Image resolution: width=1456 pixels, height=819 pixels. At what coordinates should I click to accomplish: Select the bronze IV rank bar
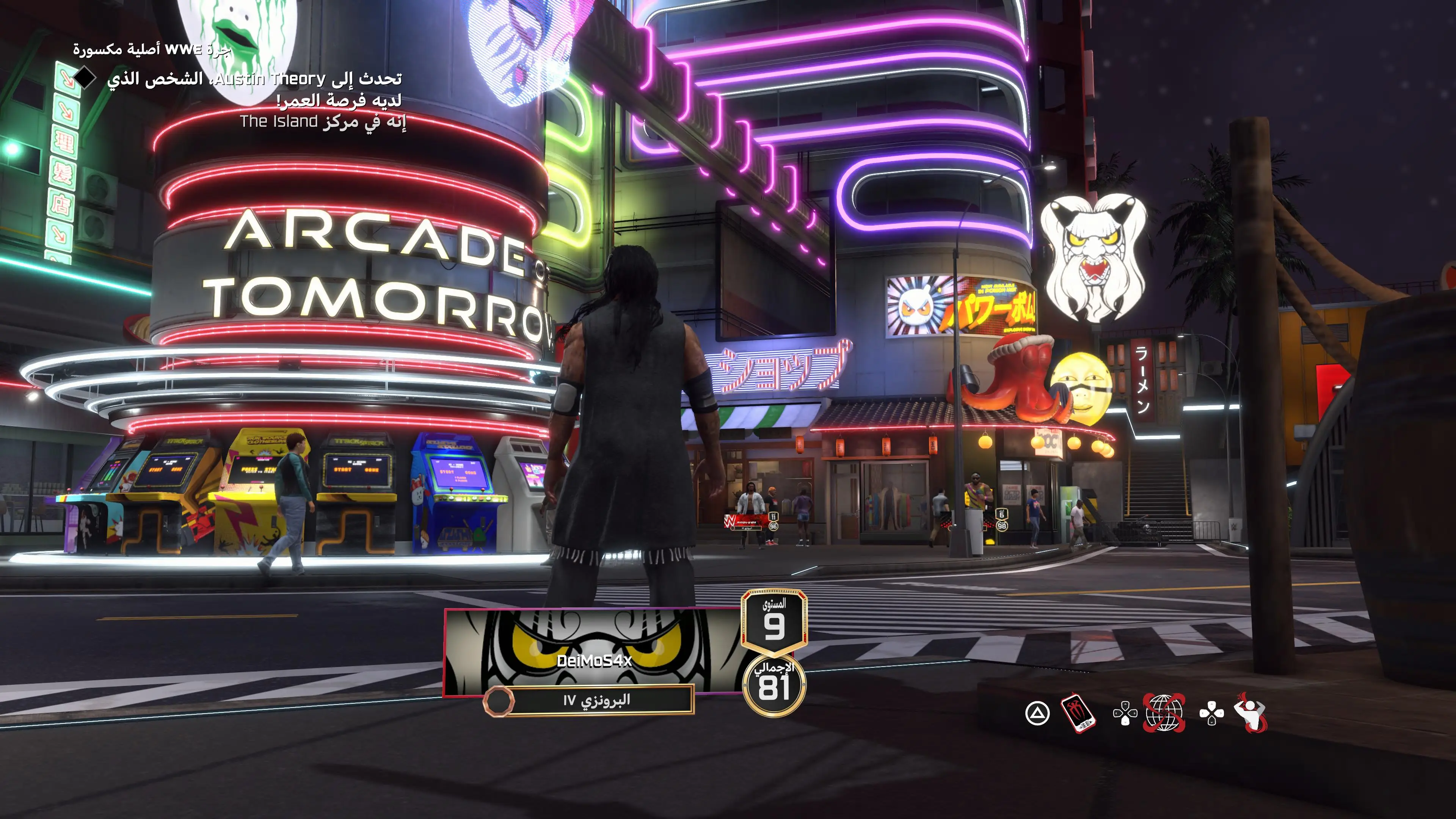coord(596,700)
